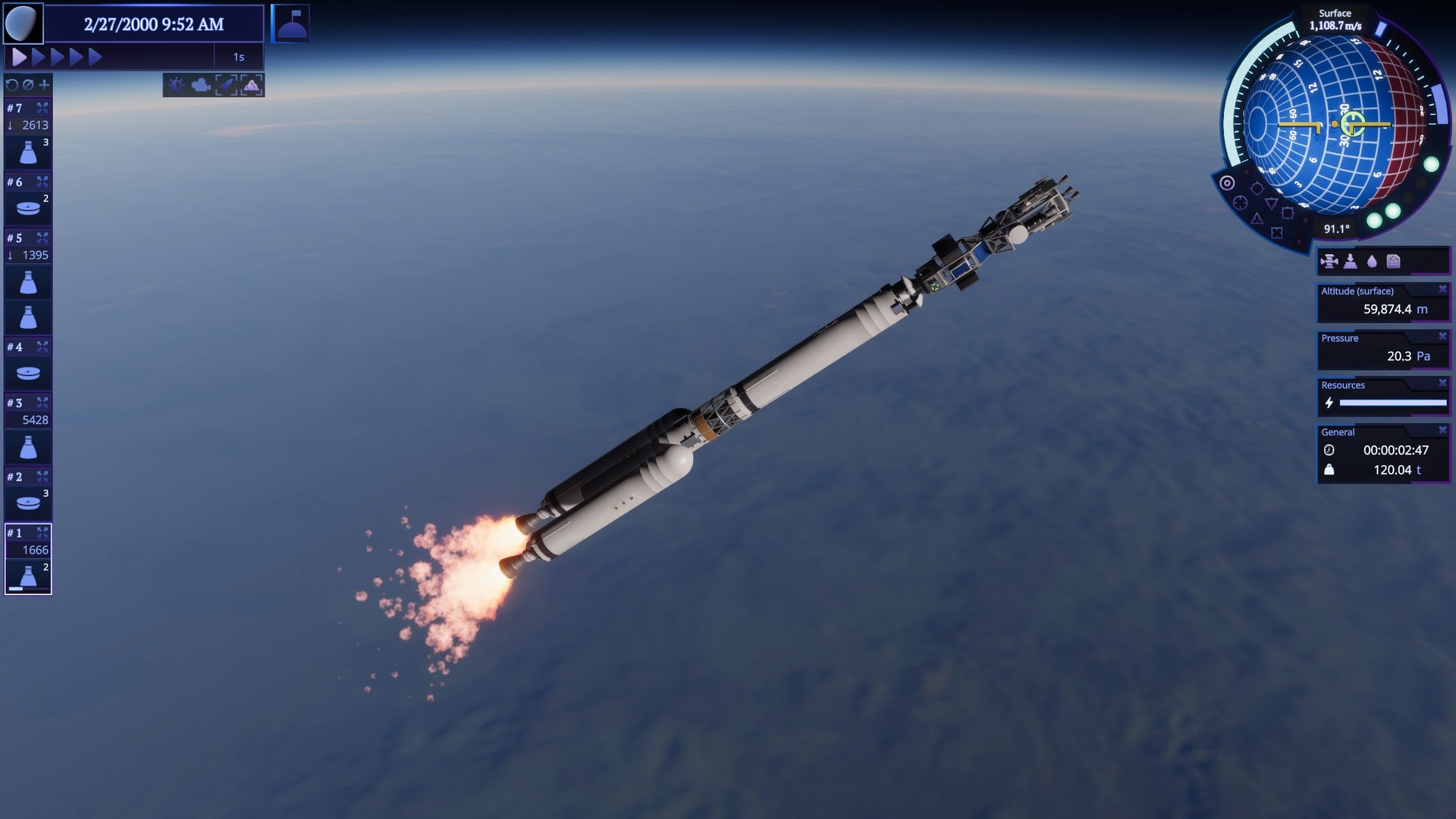Open the 1s time warp speed selector
Image resolution: width=1456 pixels, height=819 pixels.
pos(240,55)
